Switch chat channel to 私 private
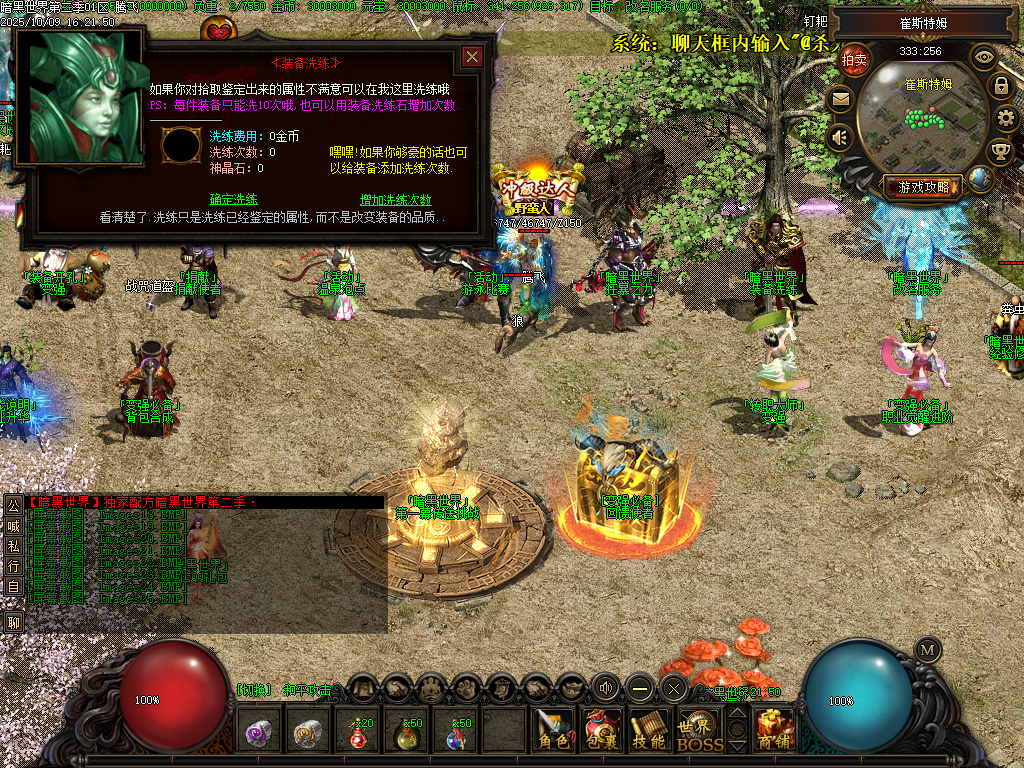This screenshot has height=768, width=1024. coord(13,545)
